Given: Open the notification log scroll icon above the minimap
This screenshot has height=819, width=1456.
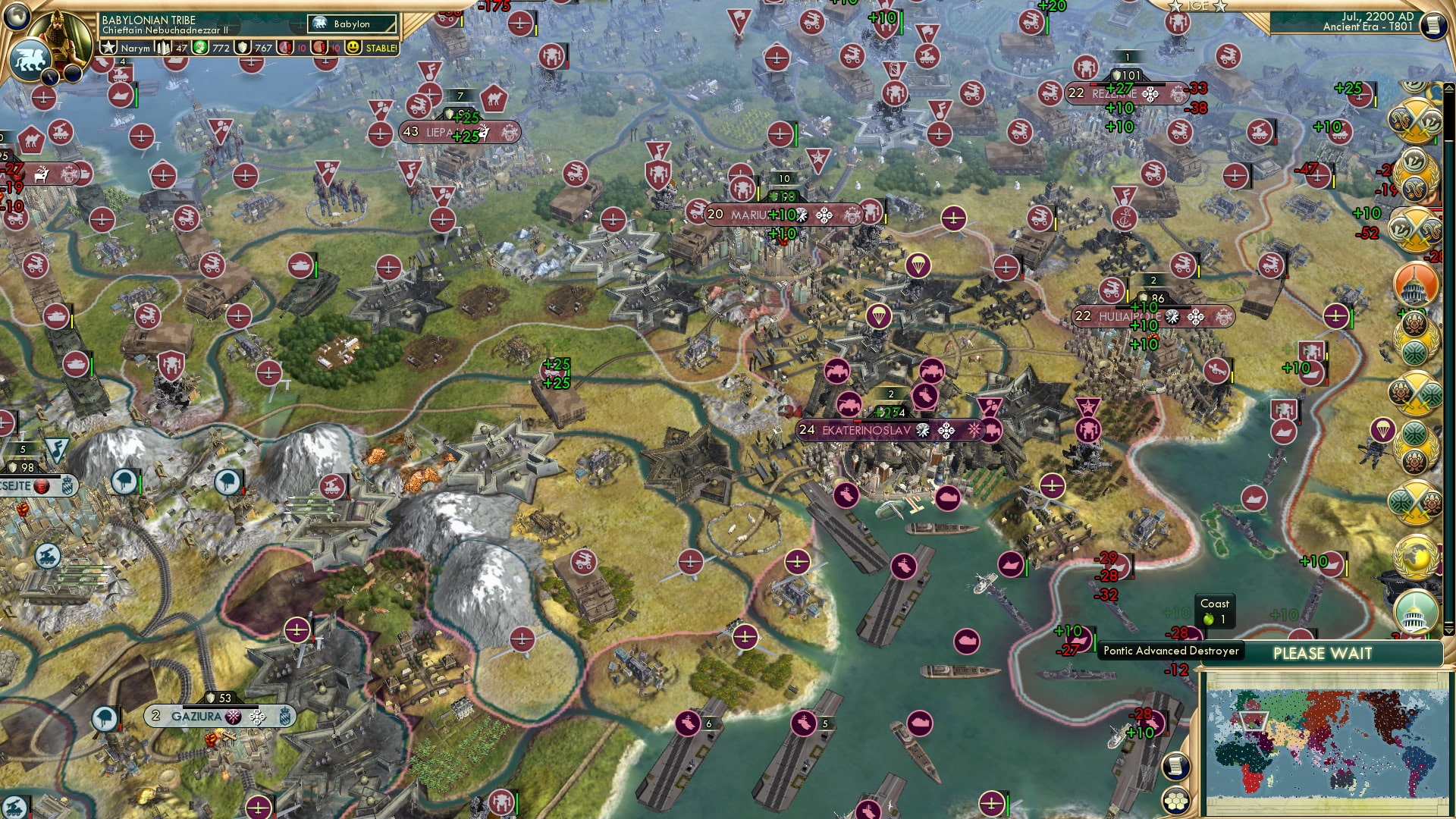Looking at the screenshot, I should pos(1175,767).
